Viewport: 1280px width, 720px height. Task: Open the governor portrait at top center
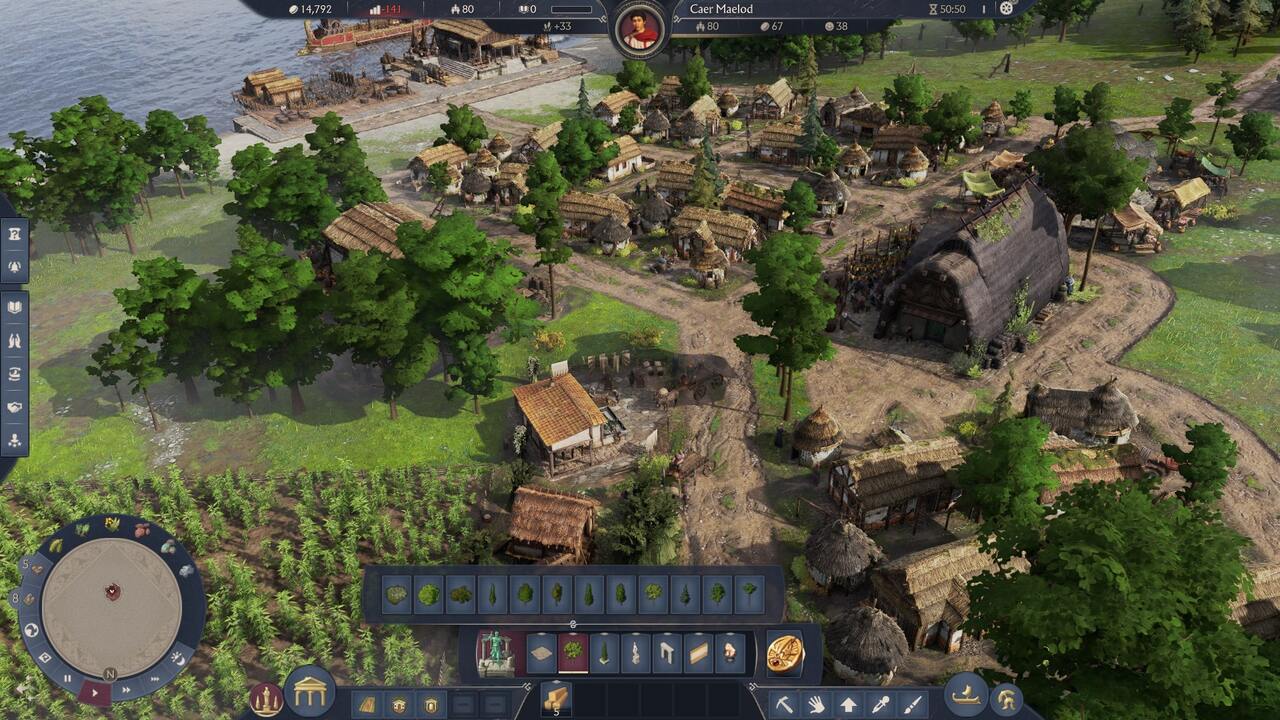(640, 29)
